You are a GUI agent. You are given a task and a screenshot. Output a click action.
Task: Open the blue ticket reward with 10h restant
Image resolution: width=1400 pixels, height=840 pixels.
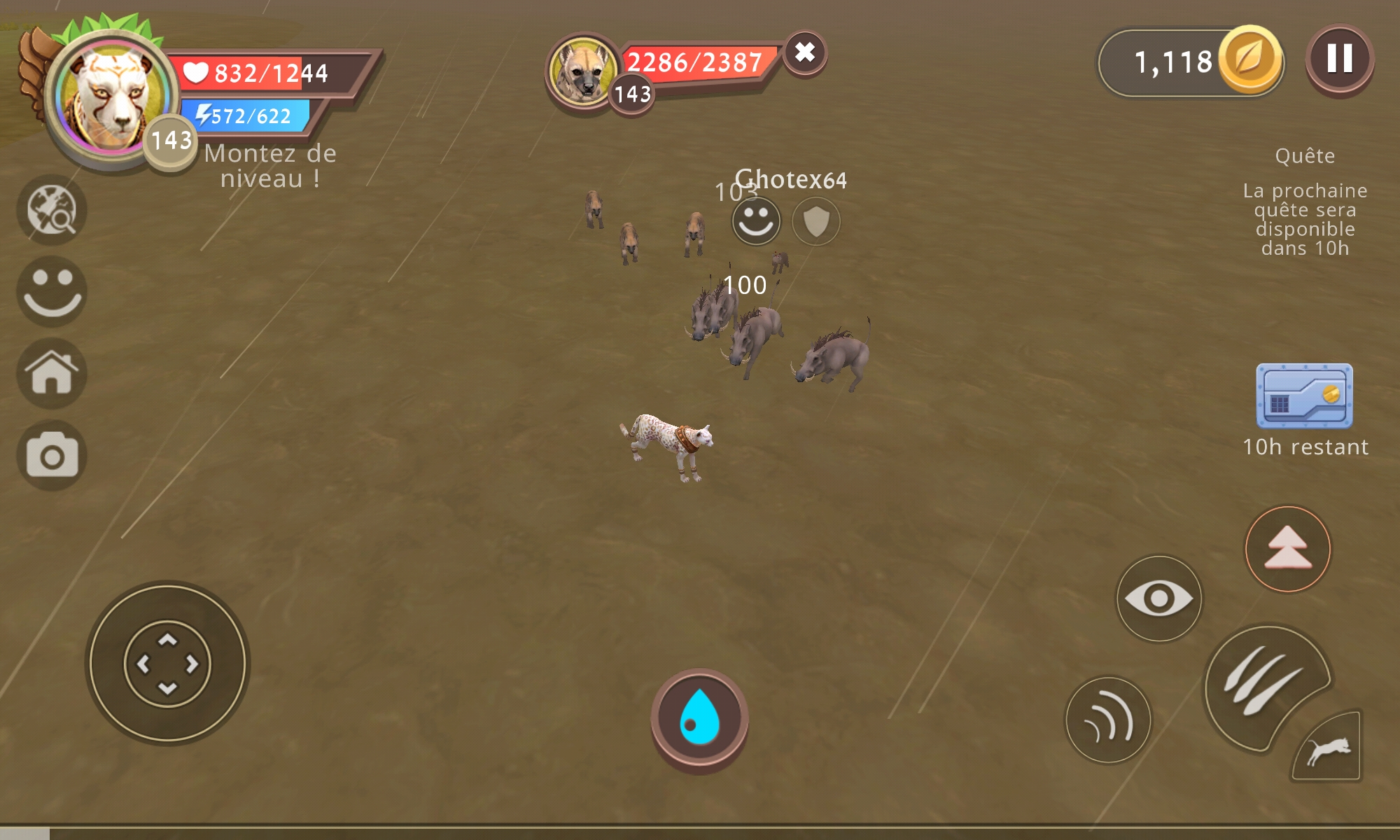pyautogui.click(x=1304, y=395)
